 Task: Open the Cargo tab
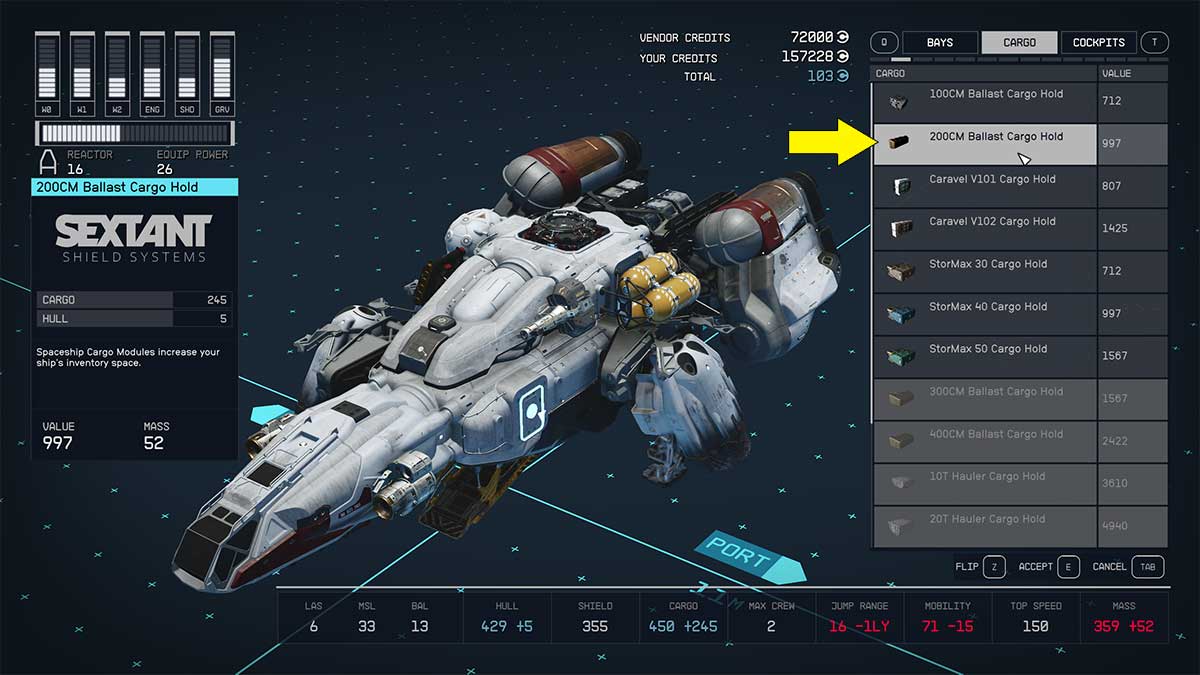[1019, 43]
